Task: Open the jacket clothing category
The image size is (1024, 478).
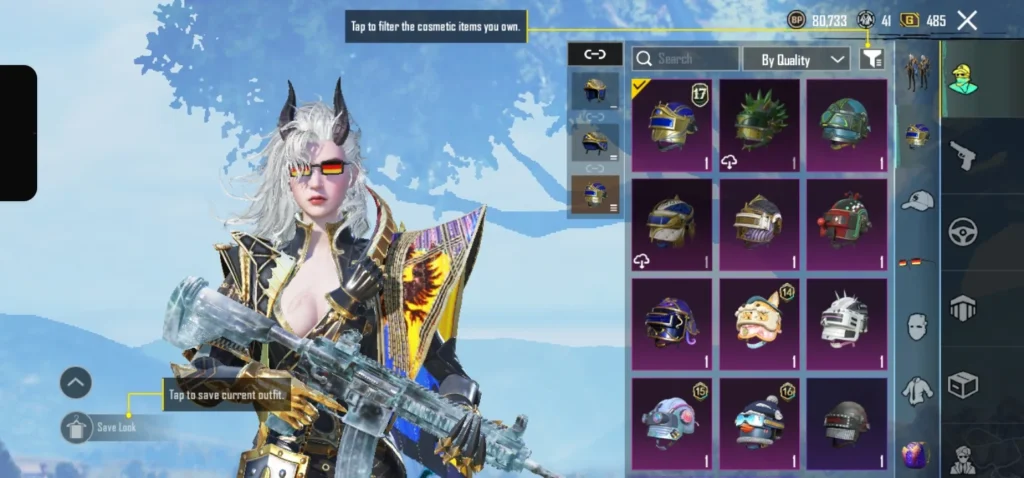Action: click(x=917, y=391)
